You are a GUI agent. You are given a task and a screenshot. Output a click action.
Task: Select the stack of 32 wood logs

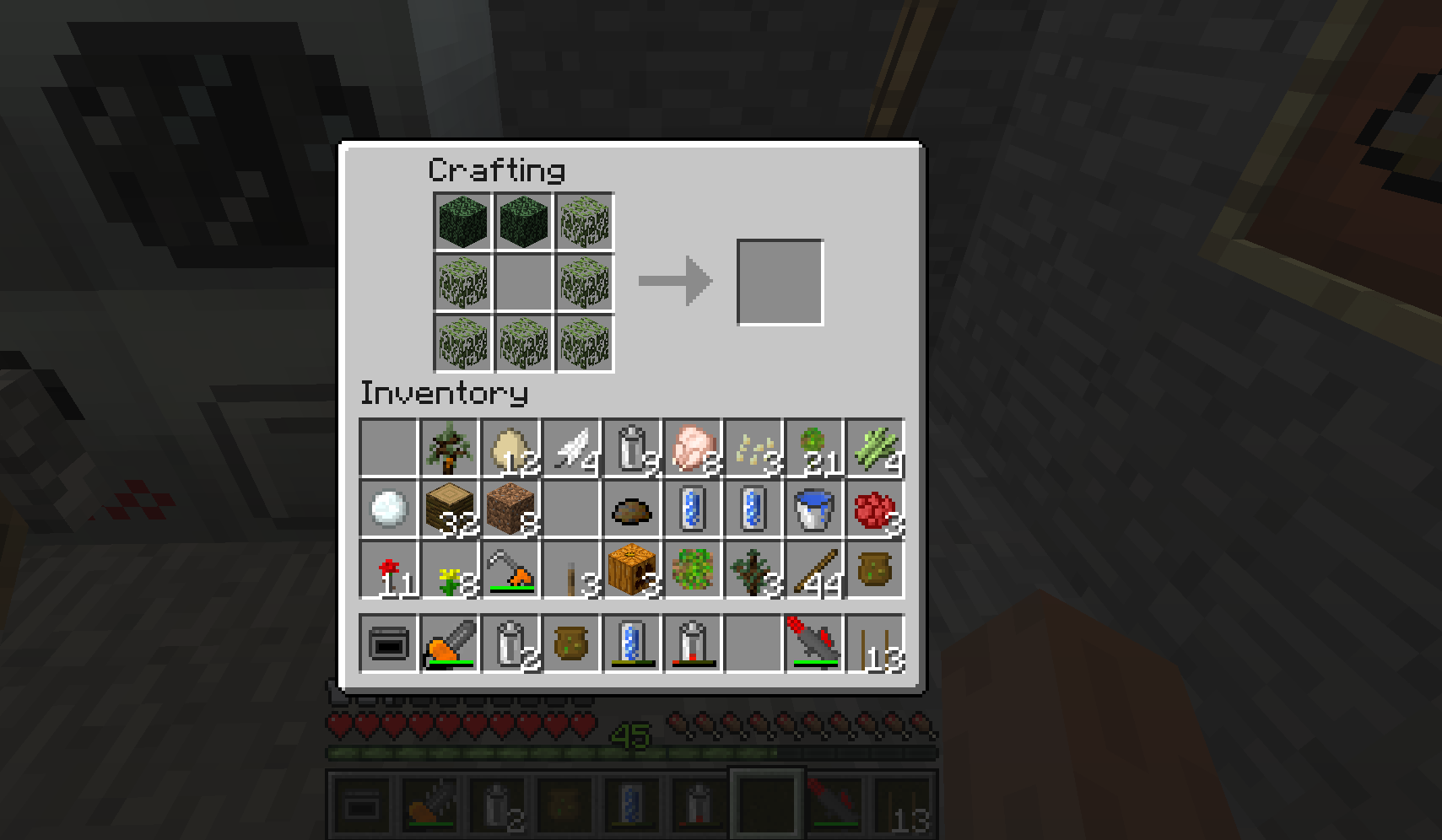pyautogui.click(x=451, y=509)
